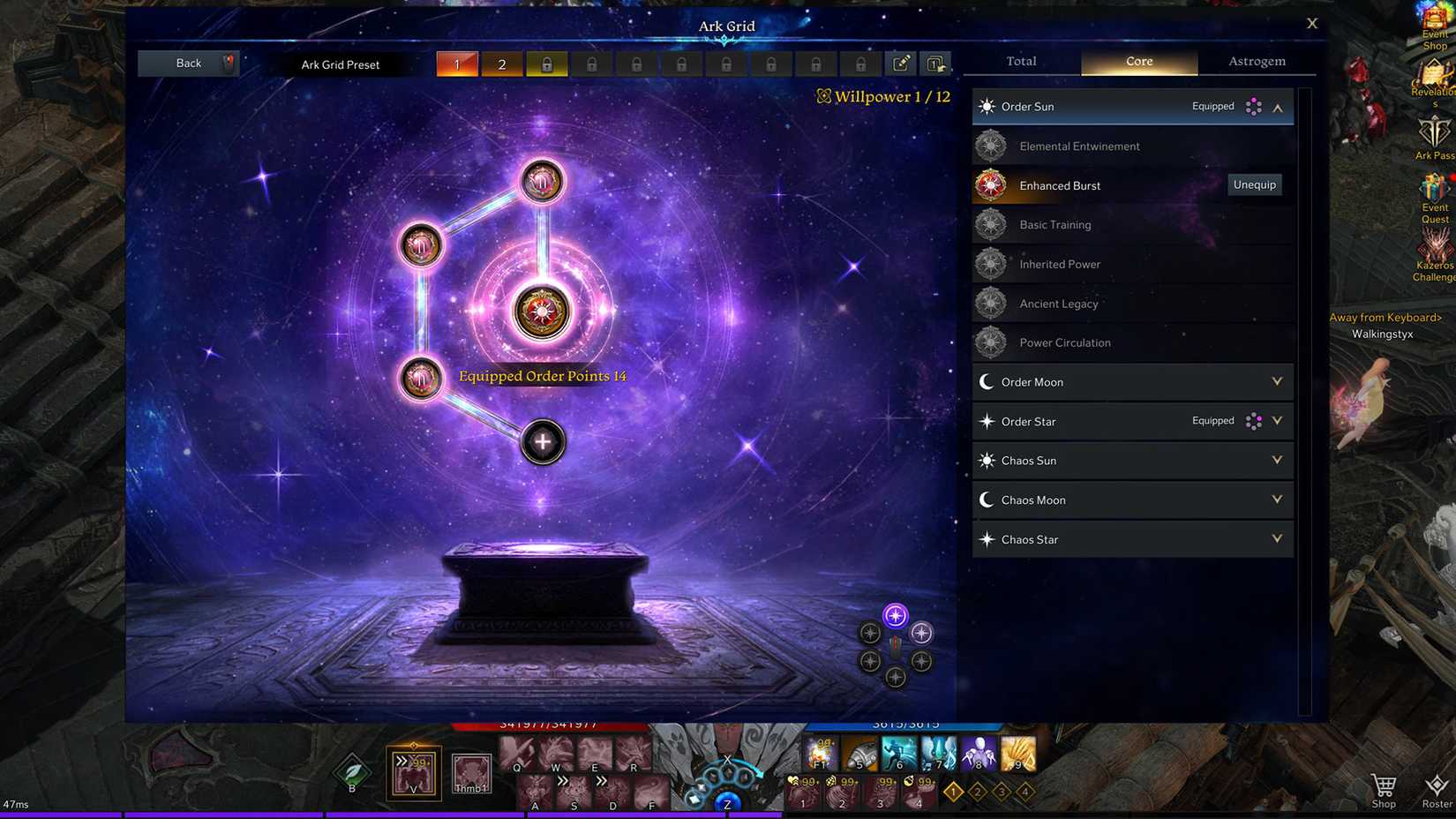Go back with the Back button
This screenshot has width=1456, height=819.
point(188,64)
